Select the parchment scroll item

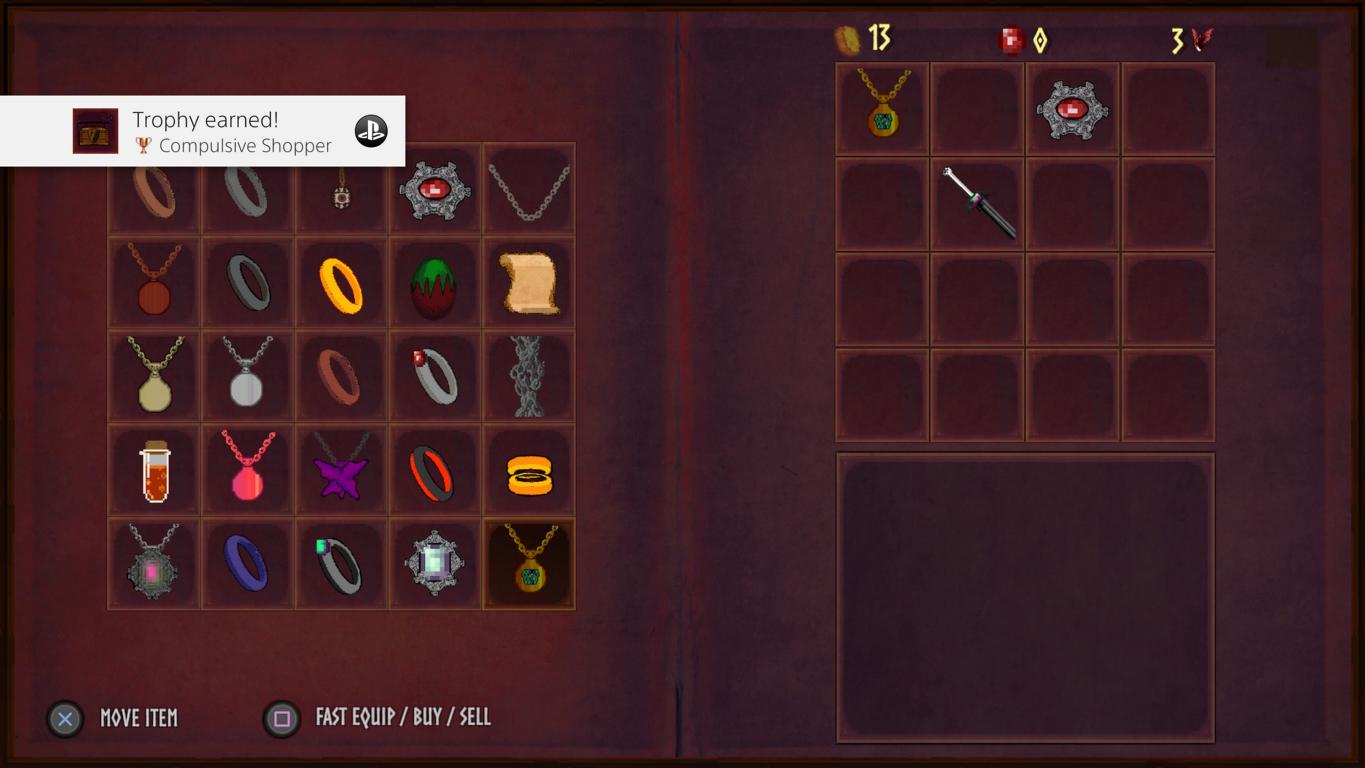(529, 283)
